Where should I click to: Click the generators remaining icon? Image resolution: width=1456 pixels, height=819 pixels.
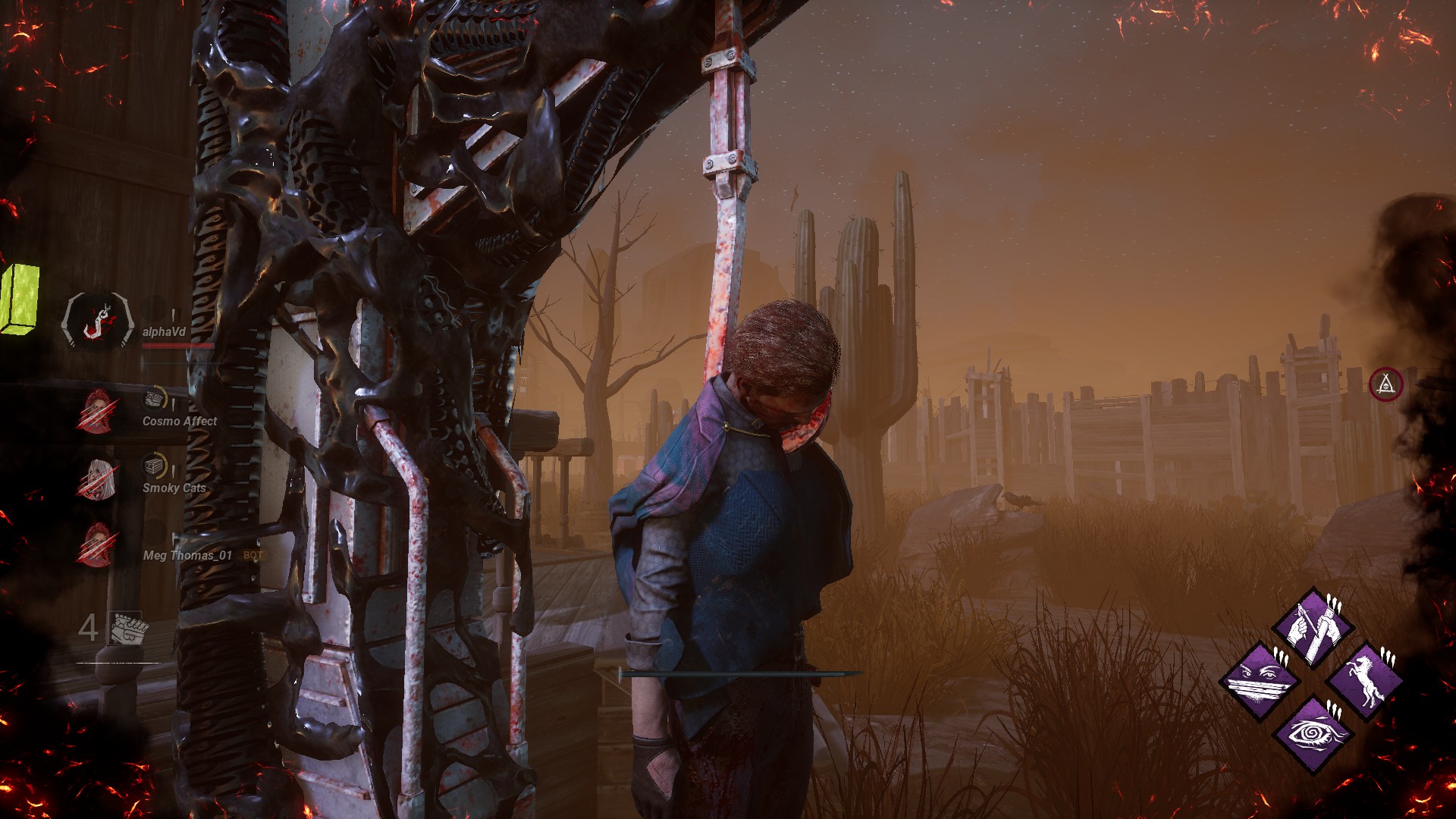(126, 629)
